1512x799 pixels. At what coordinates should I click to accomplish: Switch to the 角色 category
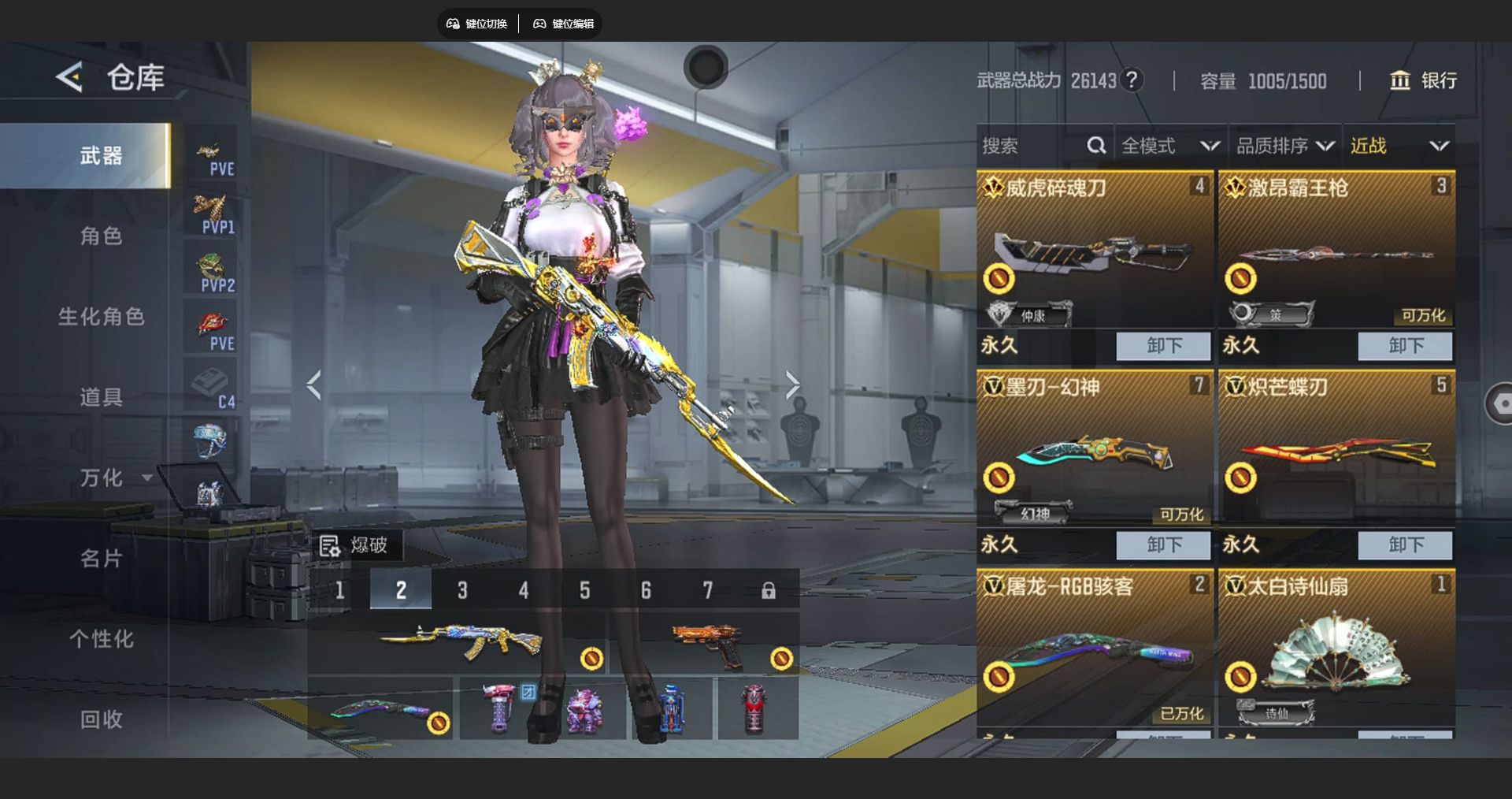[x=101, y=236]
